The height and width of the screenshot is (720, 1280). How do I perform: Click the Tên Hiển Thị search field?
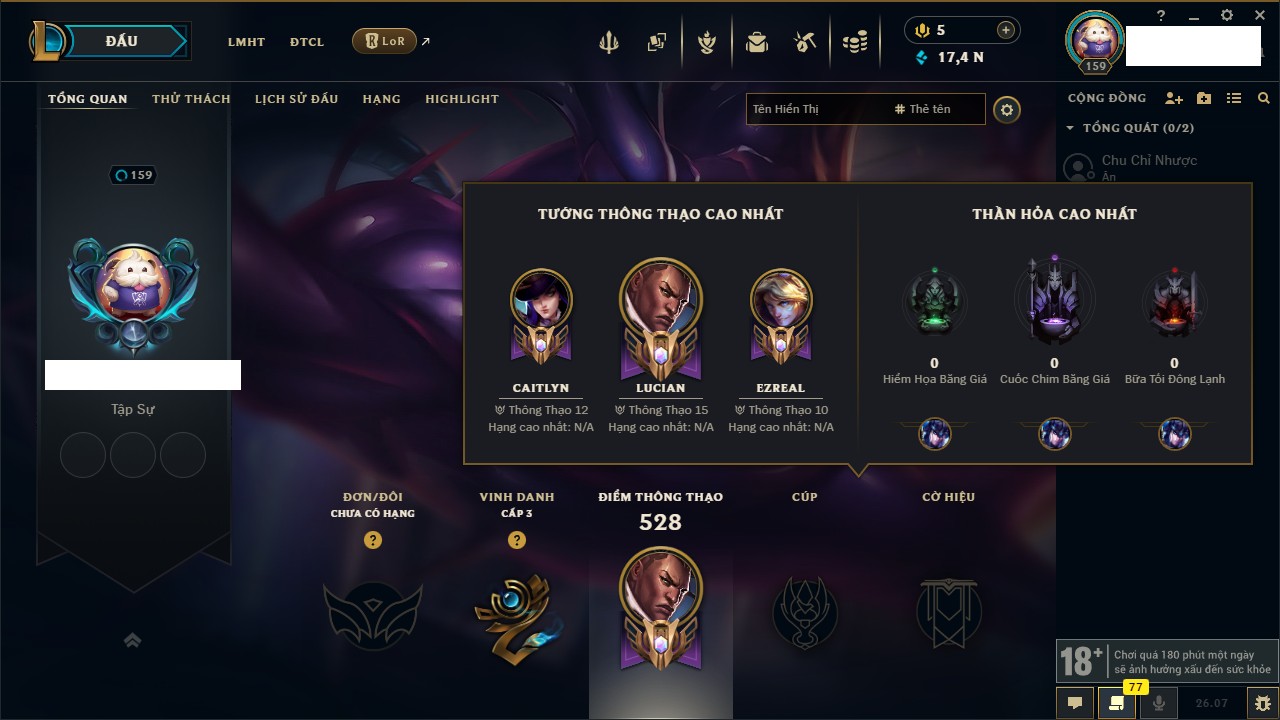click(815, 109)
